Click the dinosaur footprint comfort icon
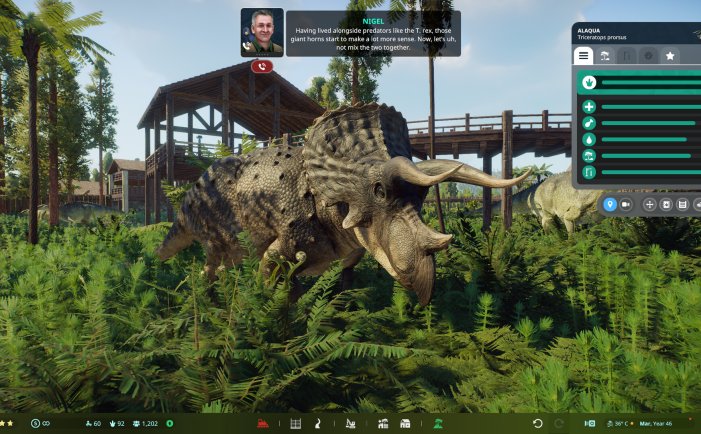This screenshot has width=701, height=434. [x=589, y=83]
